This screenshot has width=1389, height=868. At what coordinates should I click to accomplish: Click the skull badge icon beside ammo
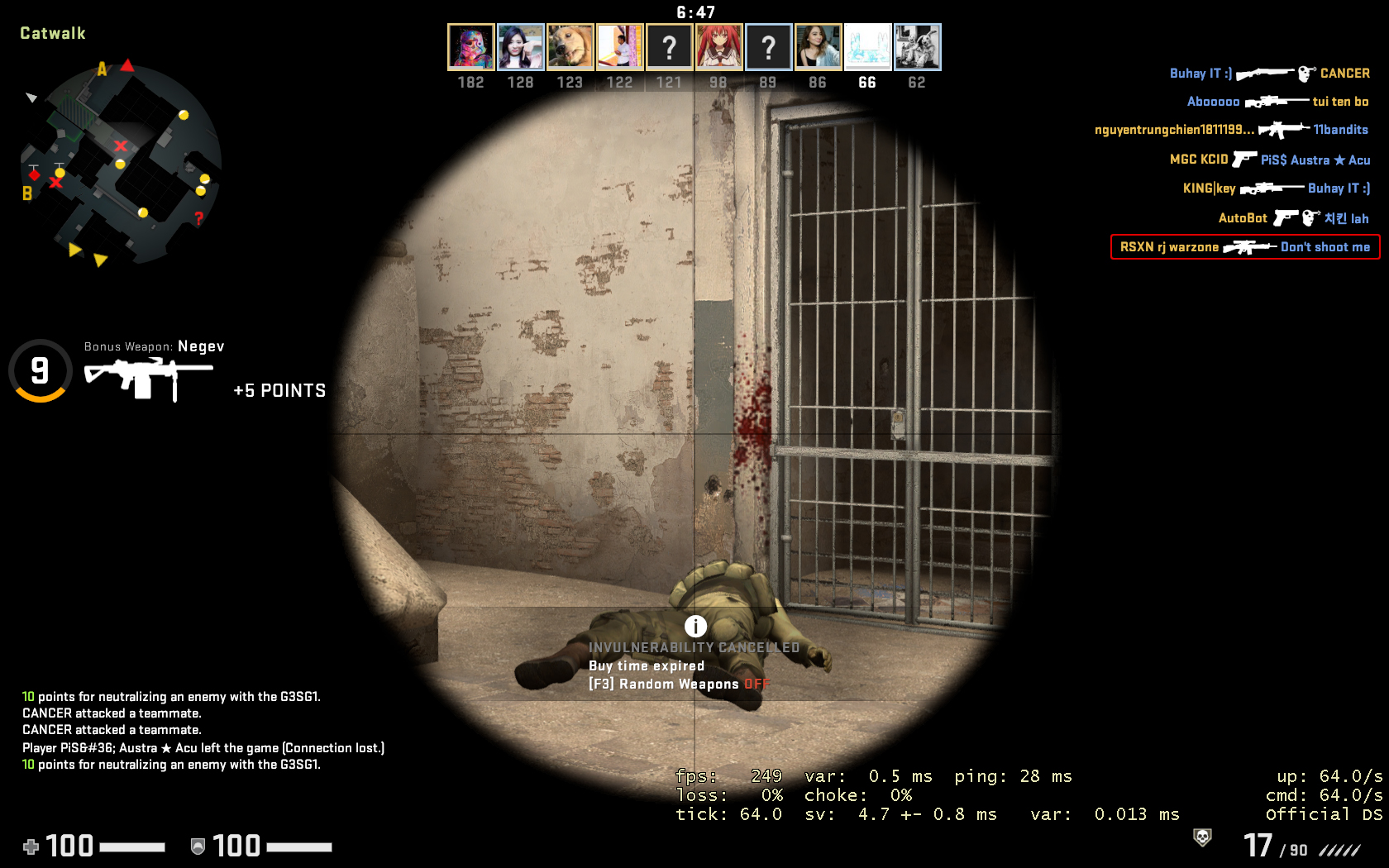(1202, 837)
